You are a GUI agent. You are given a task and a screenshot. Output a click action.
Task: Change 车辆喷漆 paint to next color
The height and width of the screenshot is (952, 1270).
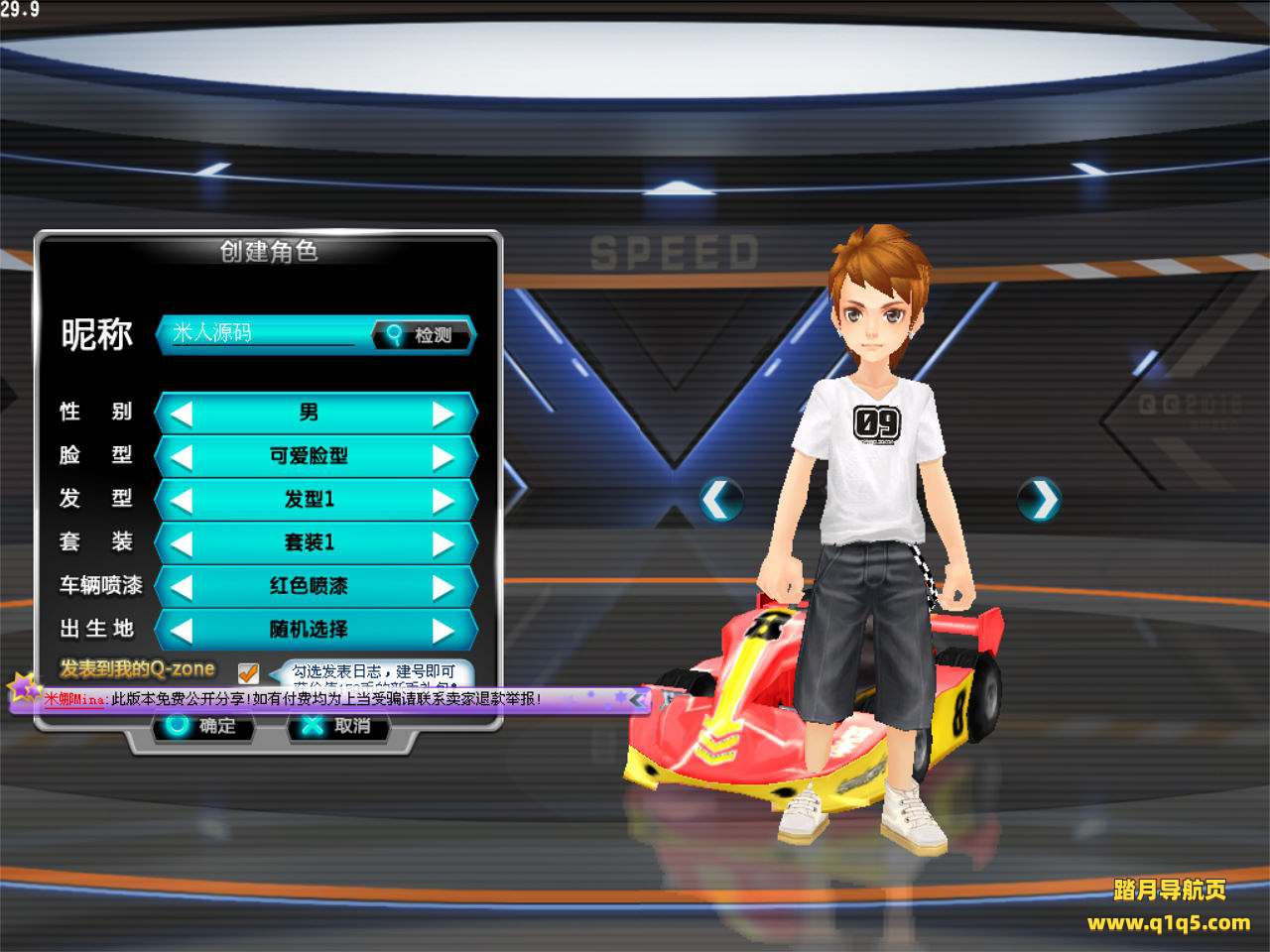[443, 587]
